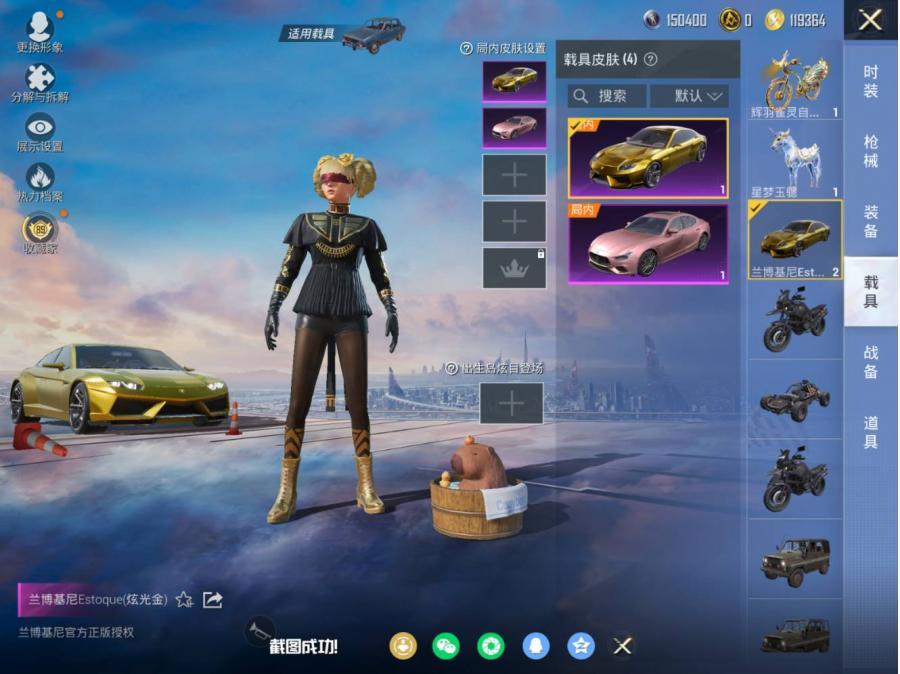Click the share arrow beside skin name
Image resolution: width=900 pixels, height=674 pixels.
212,600
